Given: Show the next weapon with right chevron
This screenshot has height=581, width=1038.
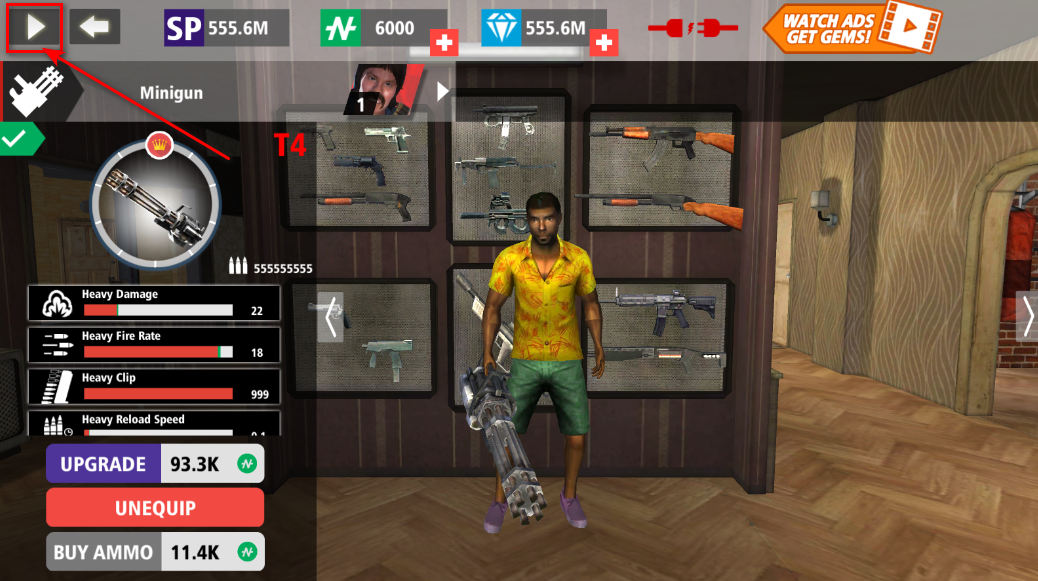Looking at the screenshot, I should point(1027,317).
